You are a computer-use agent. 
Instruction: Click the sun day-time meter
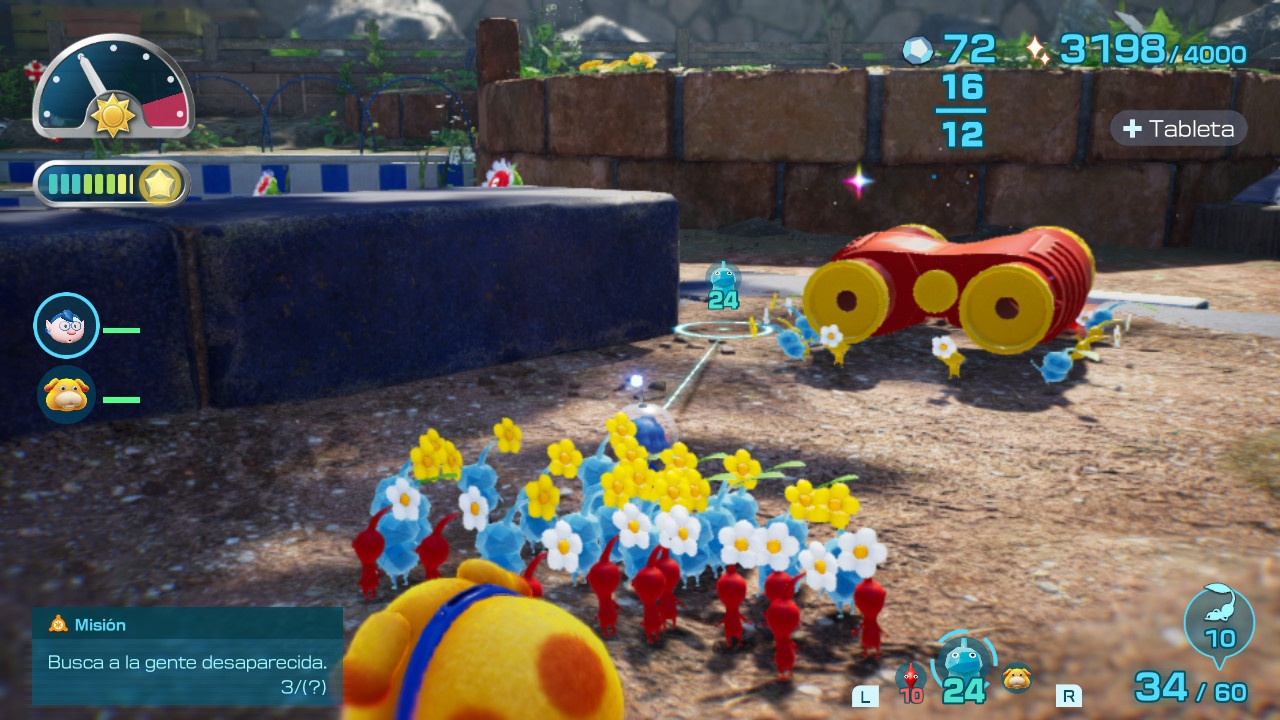pyautogui.click(x=113, y=88)
